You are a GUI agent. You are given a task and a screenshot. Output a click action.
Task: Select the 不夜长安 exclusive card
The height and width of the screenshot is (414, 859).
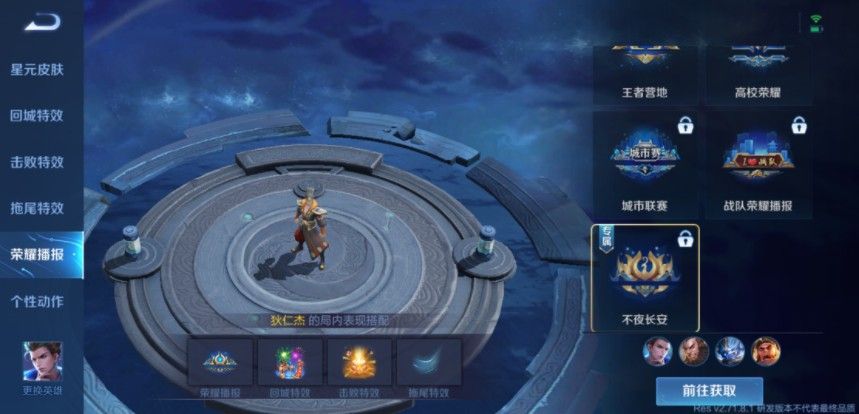click(645, 278)
